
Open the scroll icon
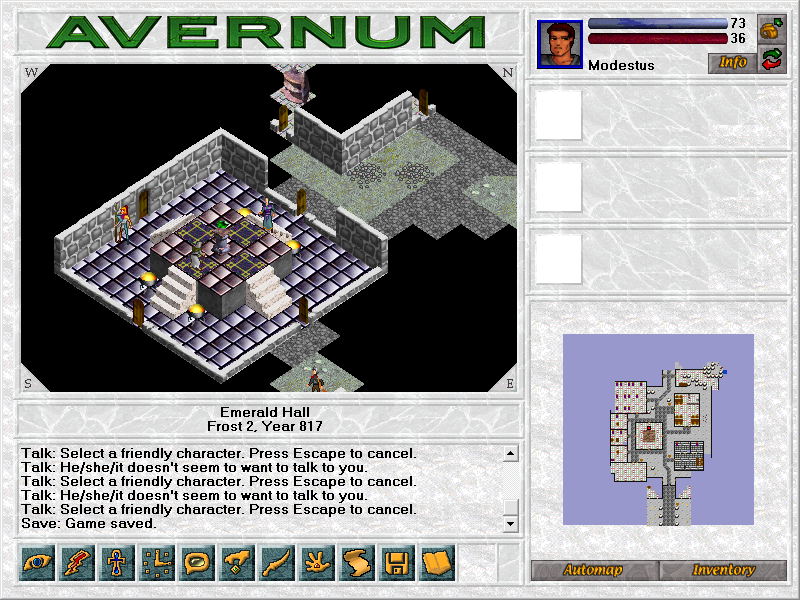pos(357,563)
